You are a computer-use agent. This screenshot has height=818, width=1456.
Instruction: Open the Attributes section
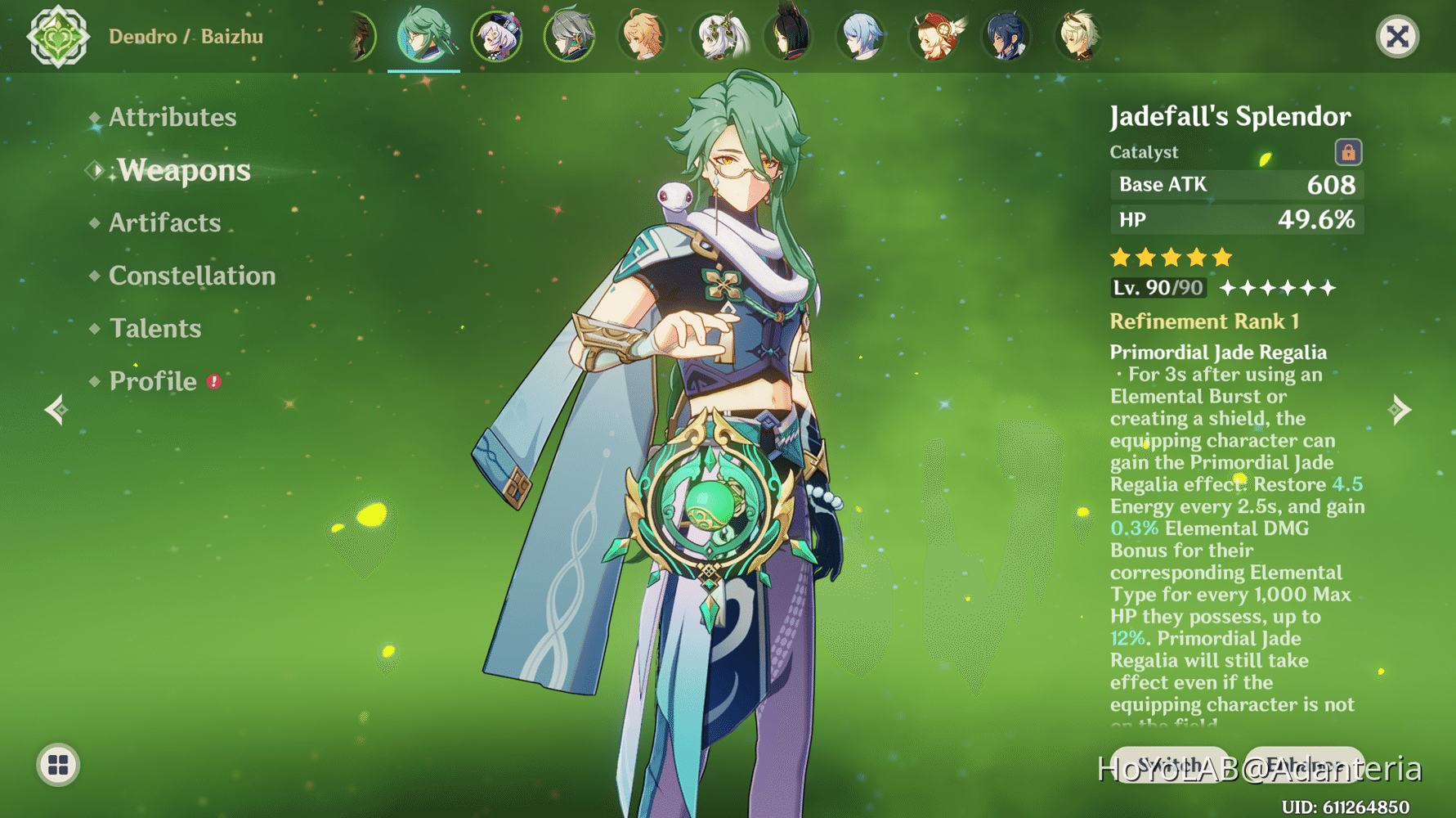(x=172, y=117)
